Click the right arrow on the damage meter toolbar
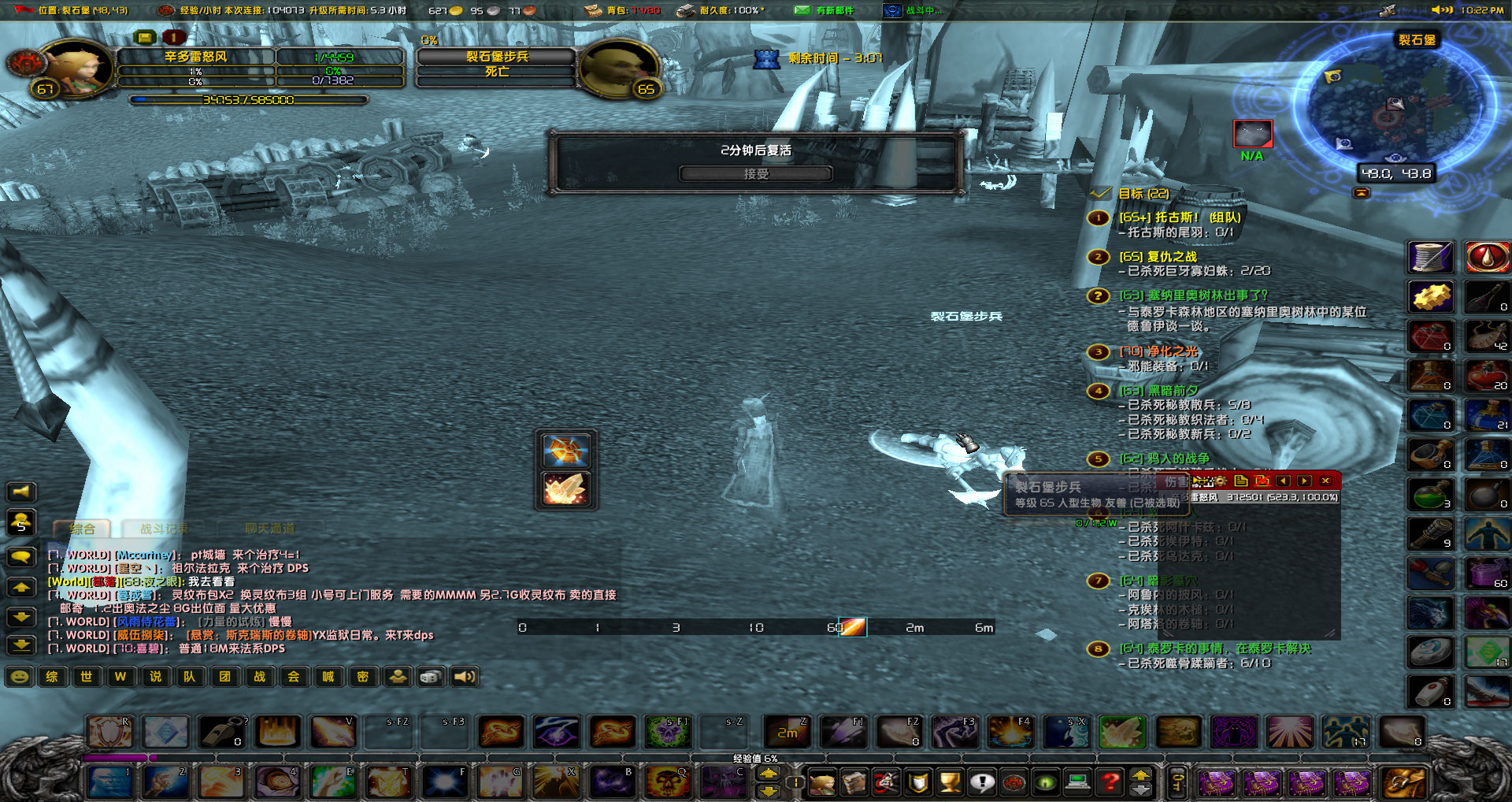This screenshot has height=802, width=1512. 1304,481
